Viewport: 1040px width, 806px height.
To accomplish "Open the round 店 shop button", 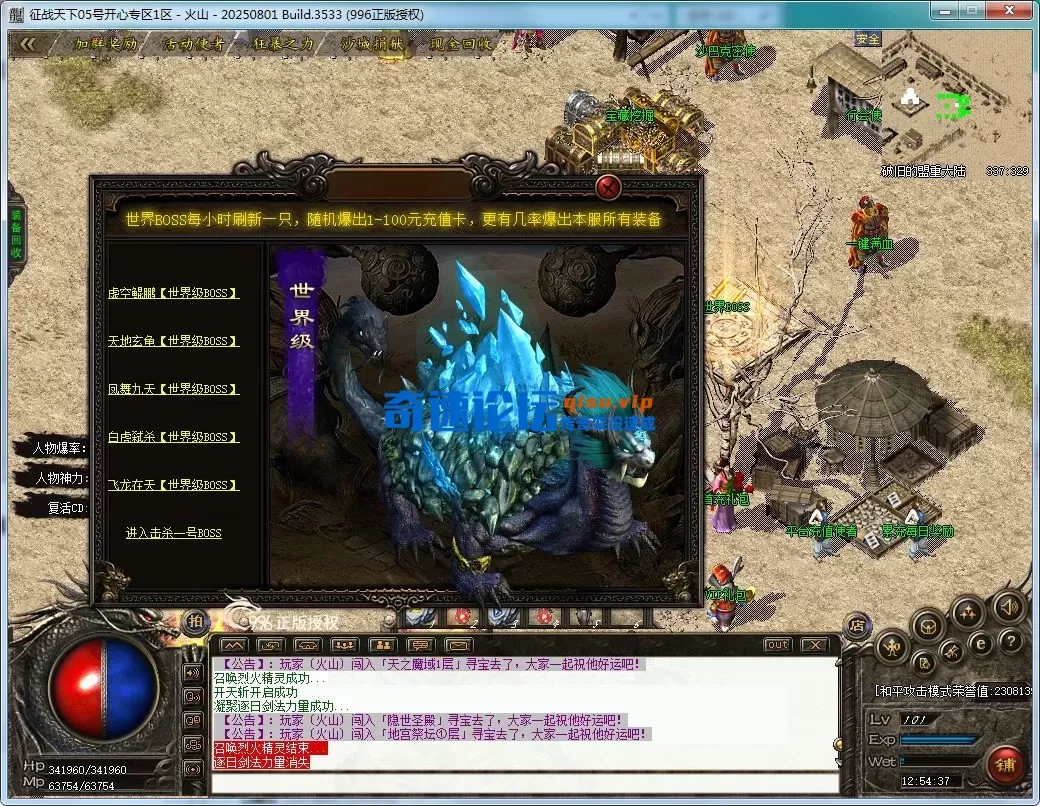I will tap(856, 625).
